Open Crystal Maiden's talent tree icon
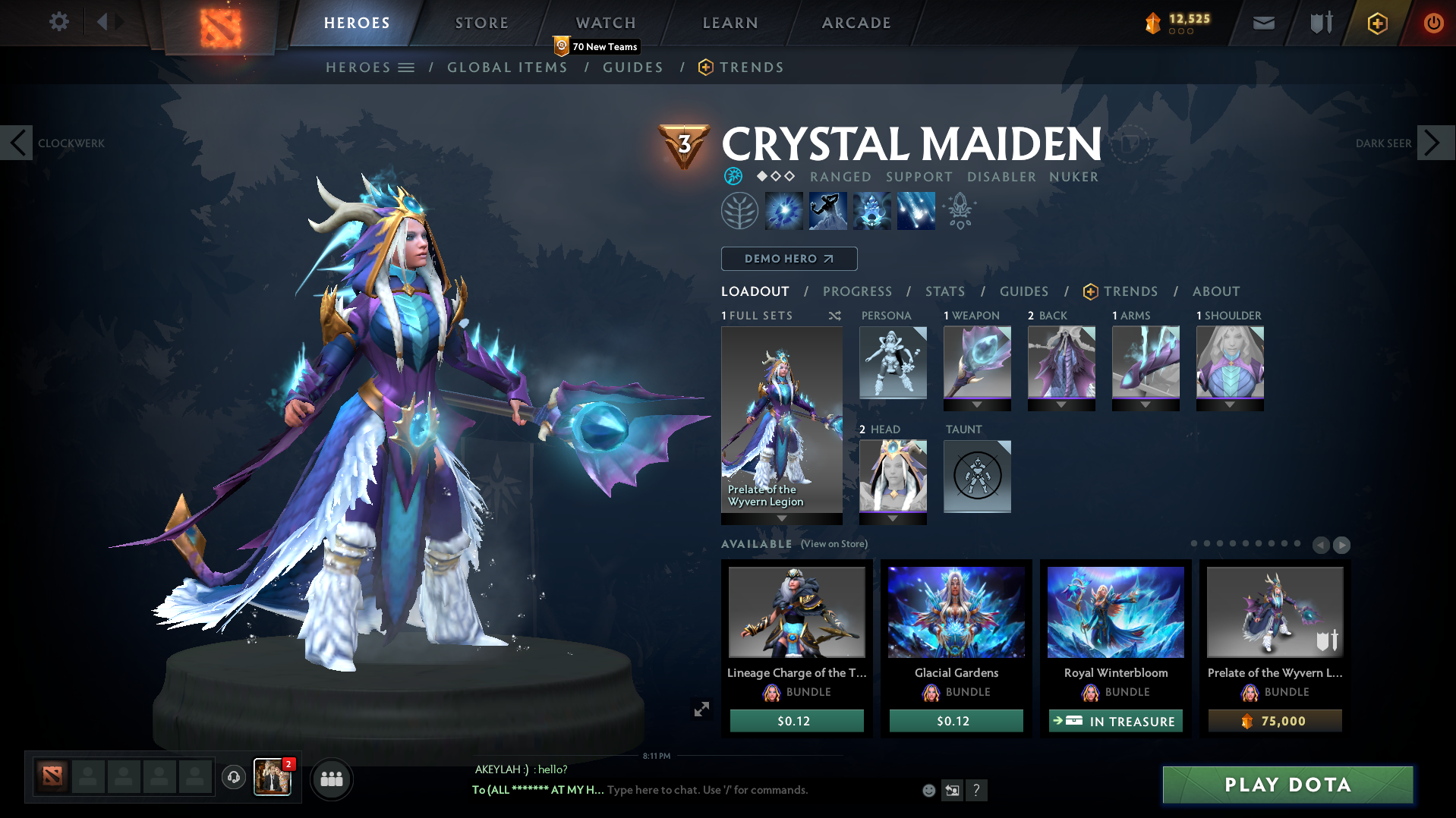Image resolution: width=1456 pixels, height=818 pixels. coord(739,210)
